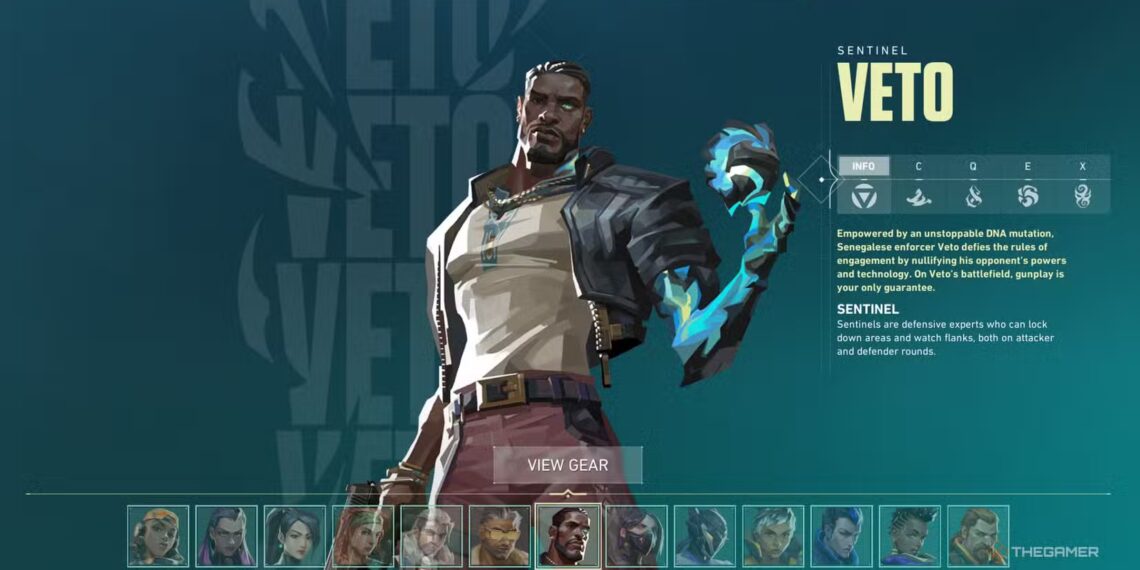Select Tejo's portrait with sunglasses
Viewport: 1140px width, 570px height.
(500, 536)
